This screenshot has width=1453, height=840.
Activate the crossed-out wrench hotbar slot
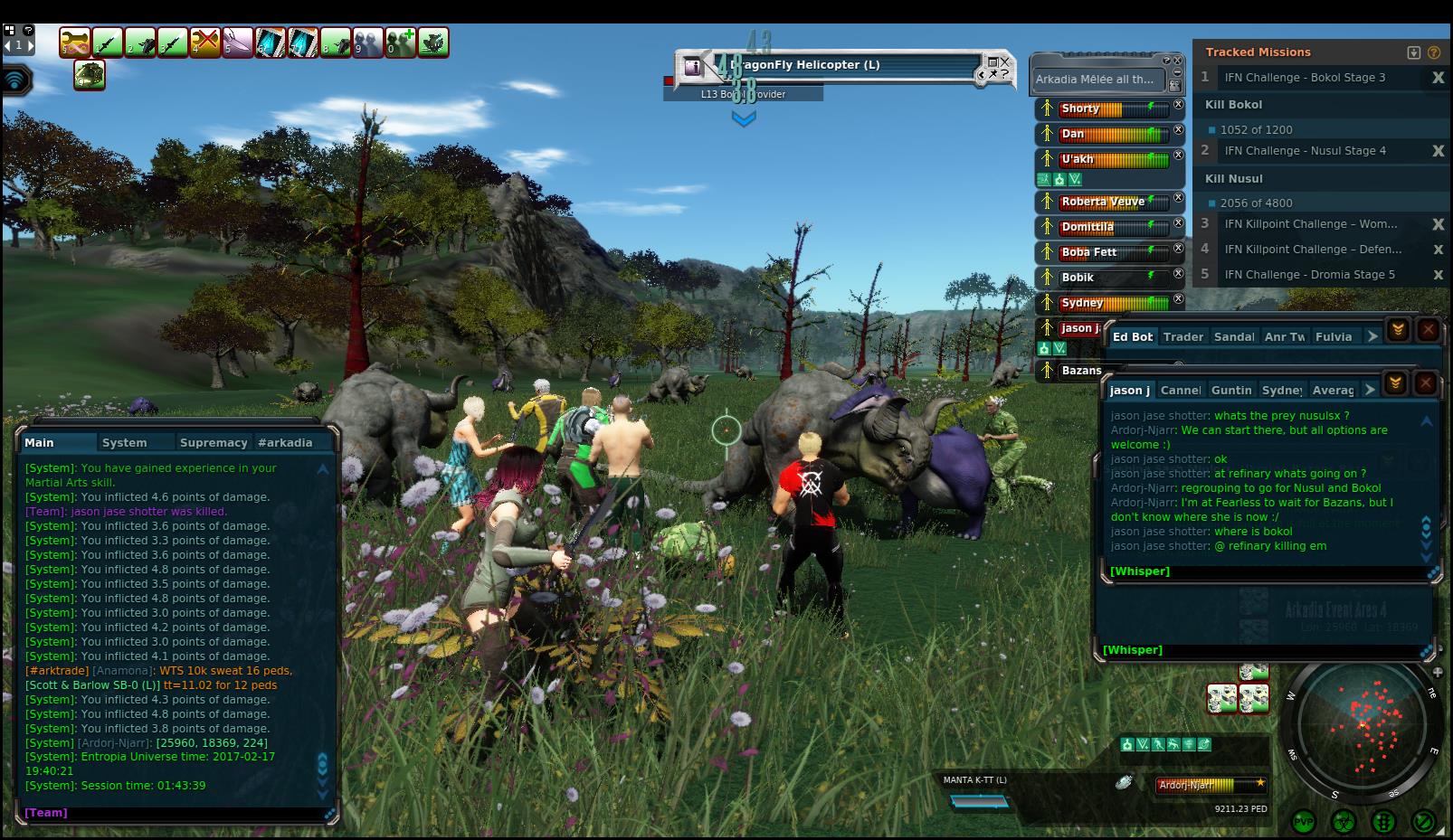point(205,42)
